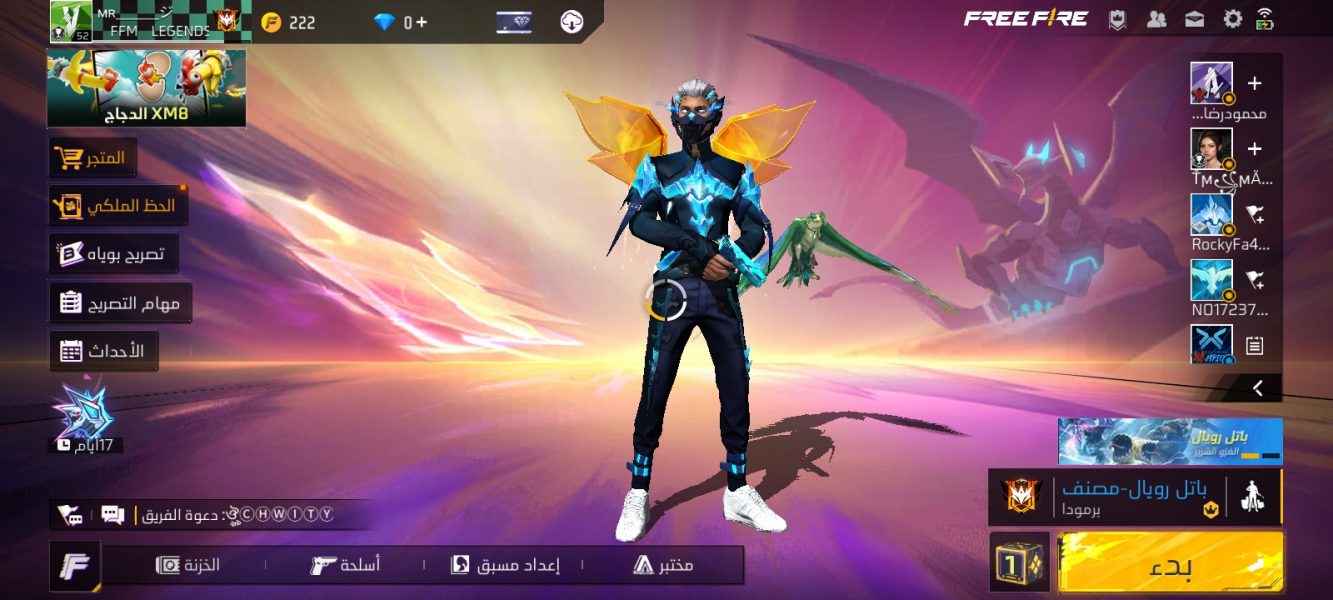The height and width of the screenshot is (600, 1333).
Task: Open the تصريح بوياه Booyah Pass
Action: pyautogui.click(x=113, y=254)
